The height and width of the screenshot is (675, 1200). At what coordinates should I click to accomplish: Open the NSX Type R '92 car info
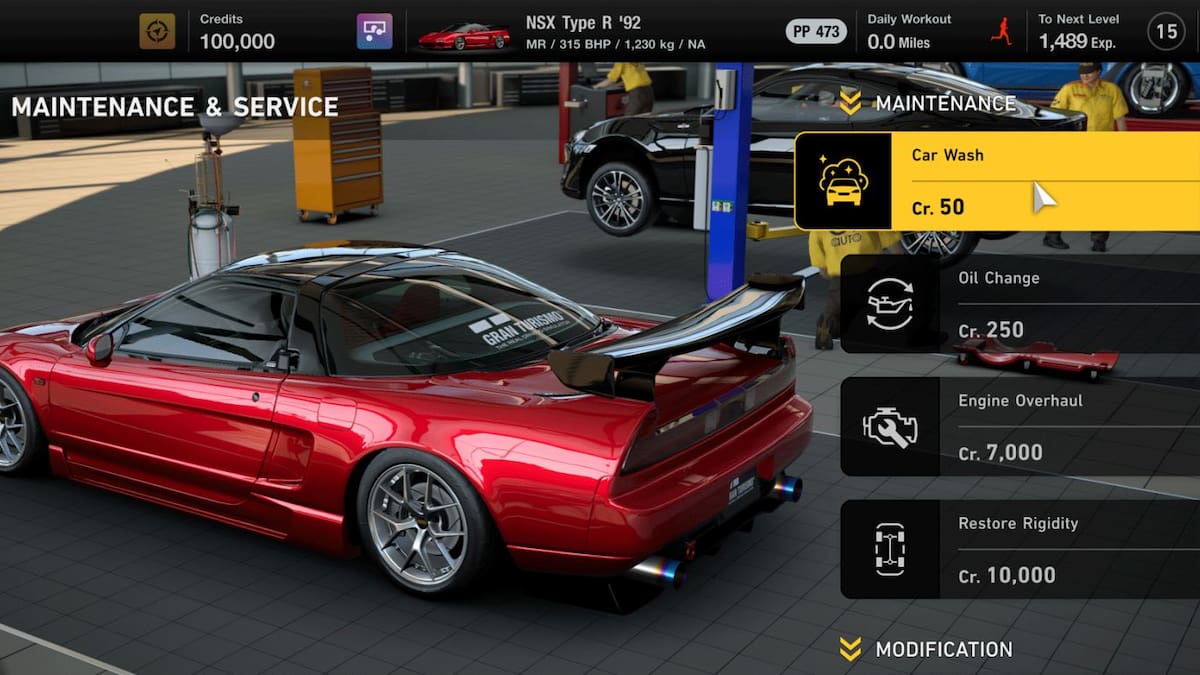click(x=583, y=31)
